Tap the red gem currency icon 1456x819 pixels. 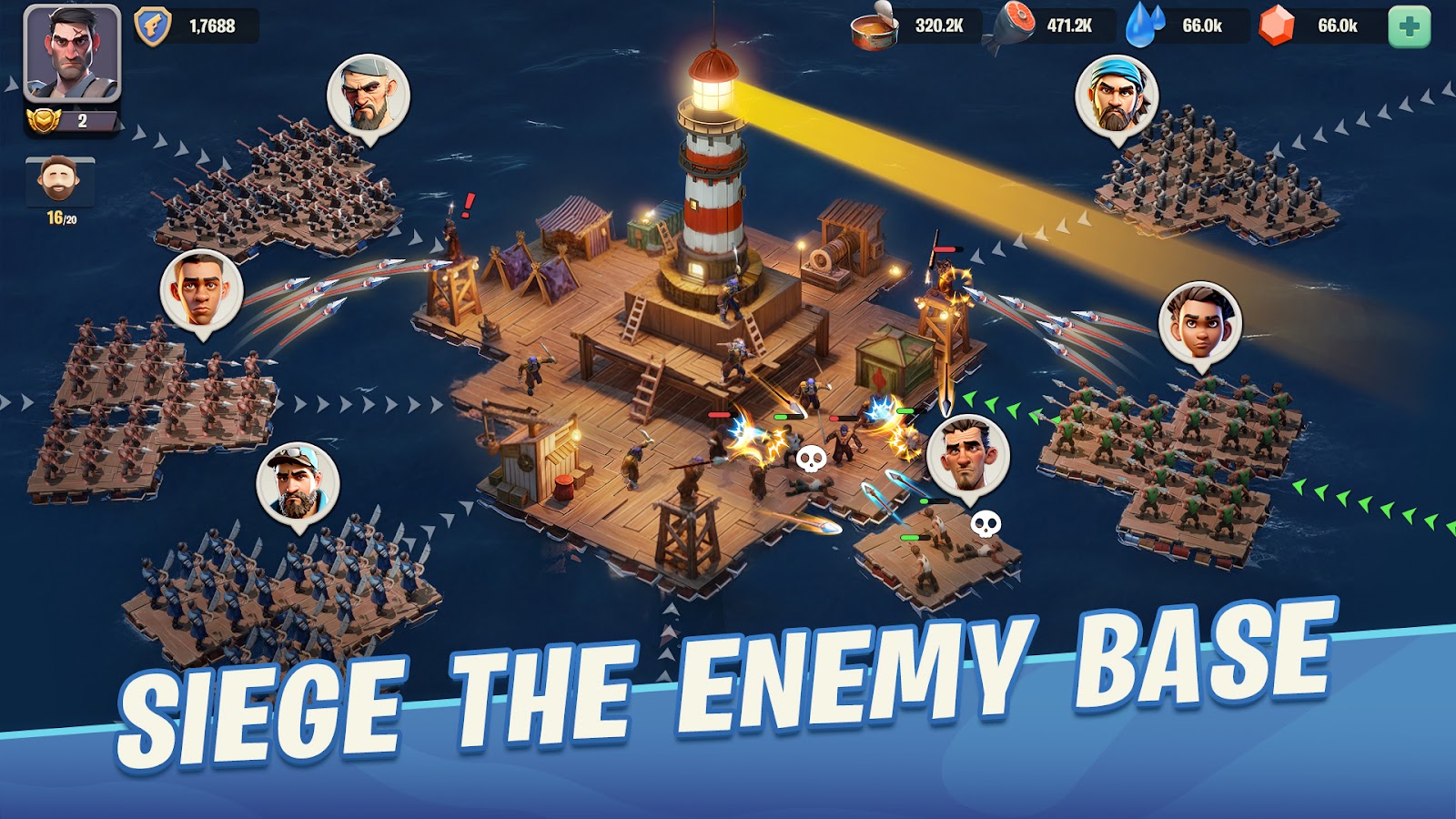[x=1277, y=25]
